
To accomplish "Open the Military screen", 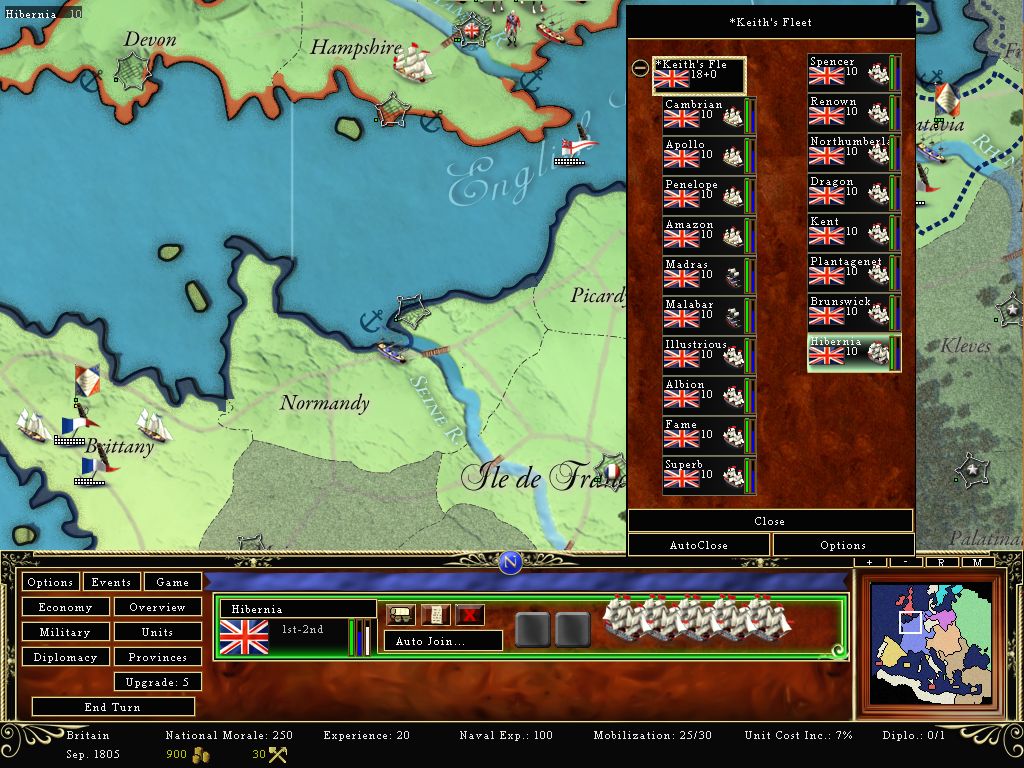I will coord(65,632).
